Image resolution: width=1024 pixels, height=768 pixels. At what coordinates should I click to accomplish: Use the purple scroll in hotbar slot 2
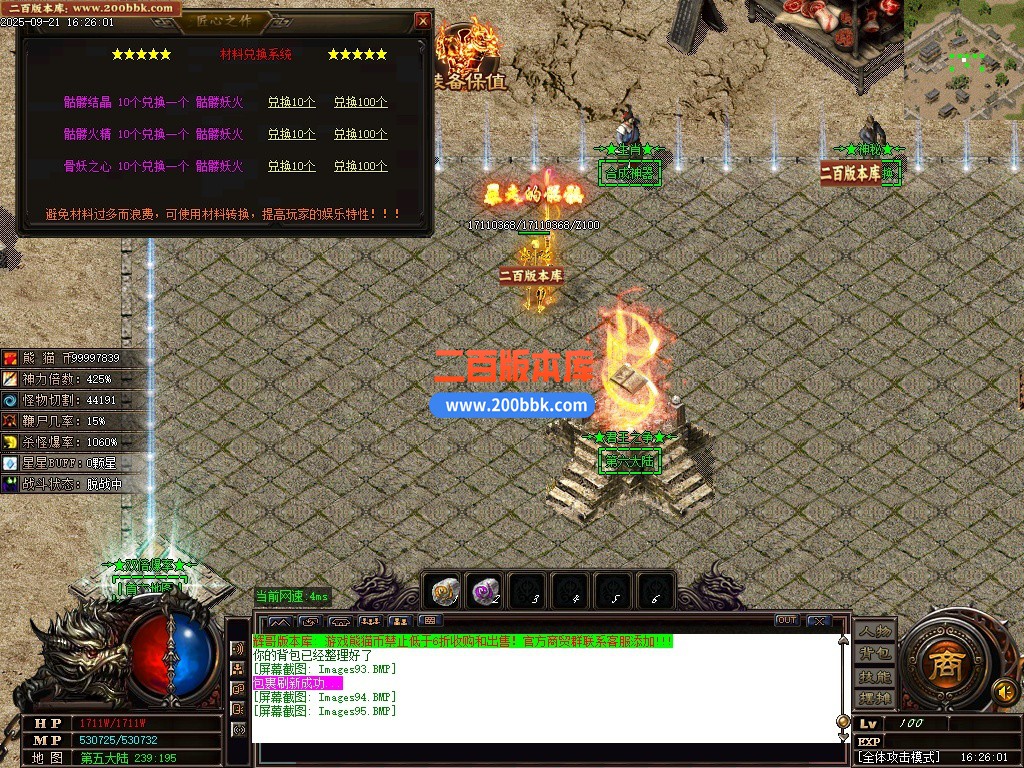[486, 592]
